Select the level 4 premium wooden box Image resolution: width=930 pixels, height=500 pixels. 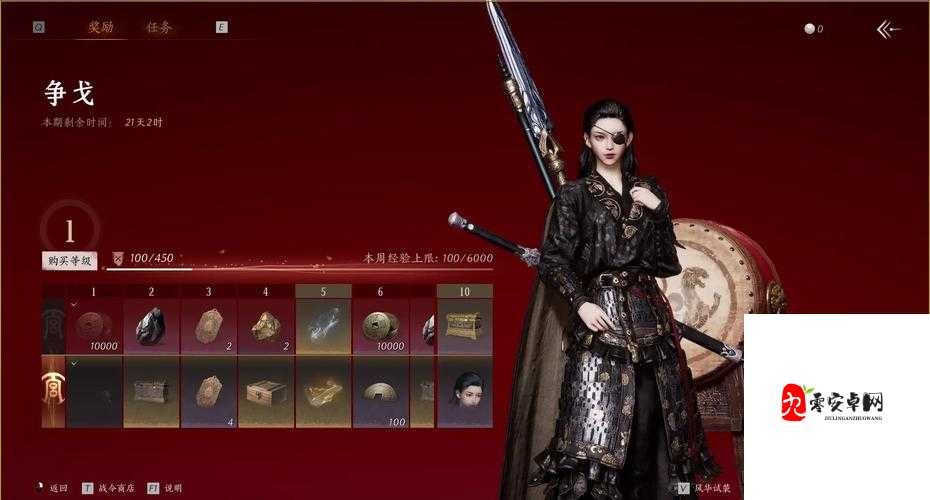click(266, 392)
